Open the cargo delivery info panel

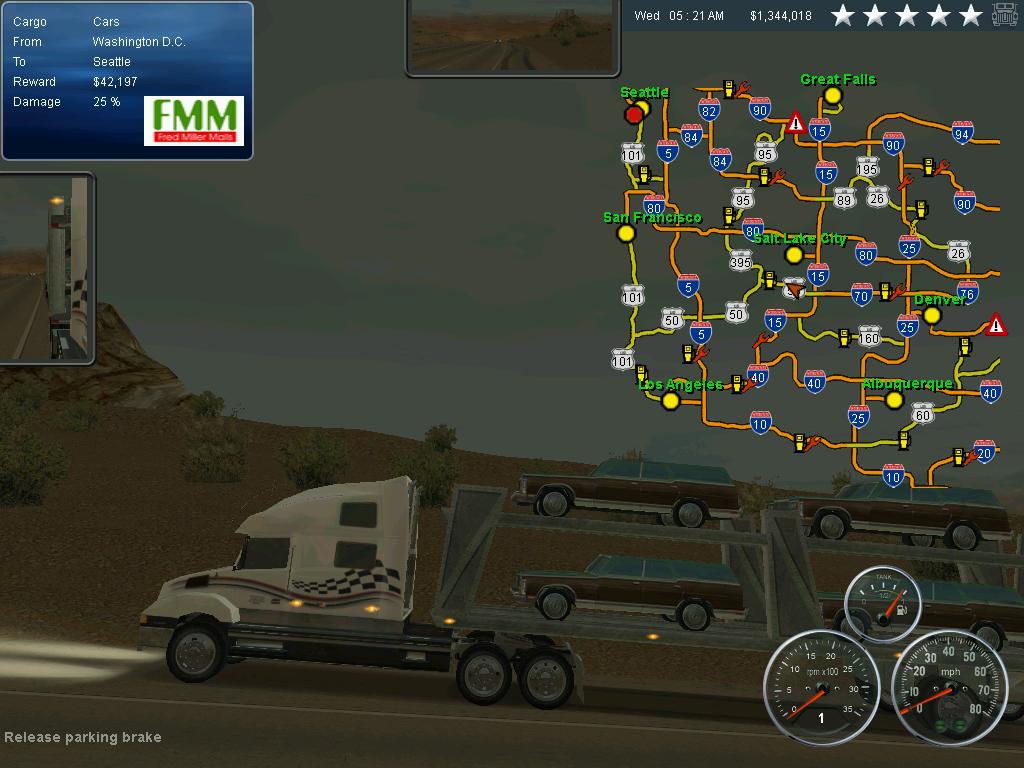(127, 80)
